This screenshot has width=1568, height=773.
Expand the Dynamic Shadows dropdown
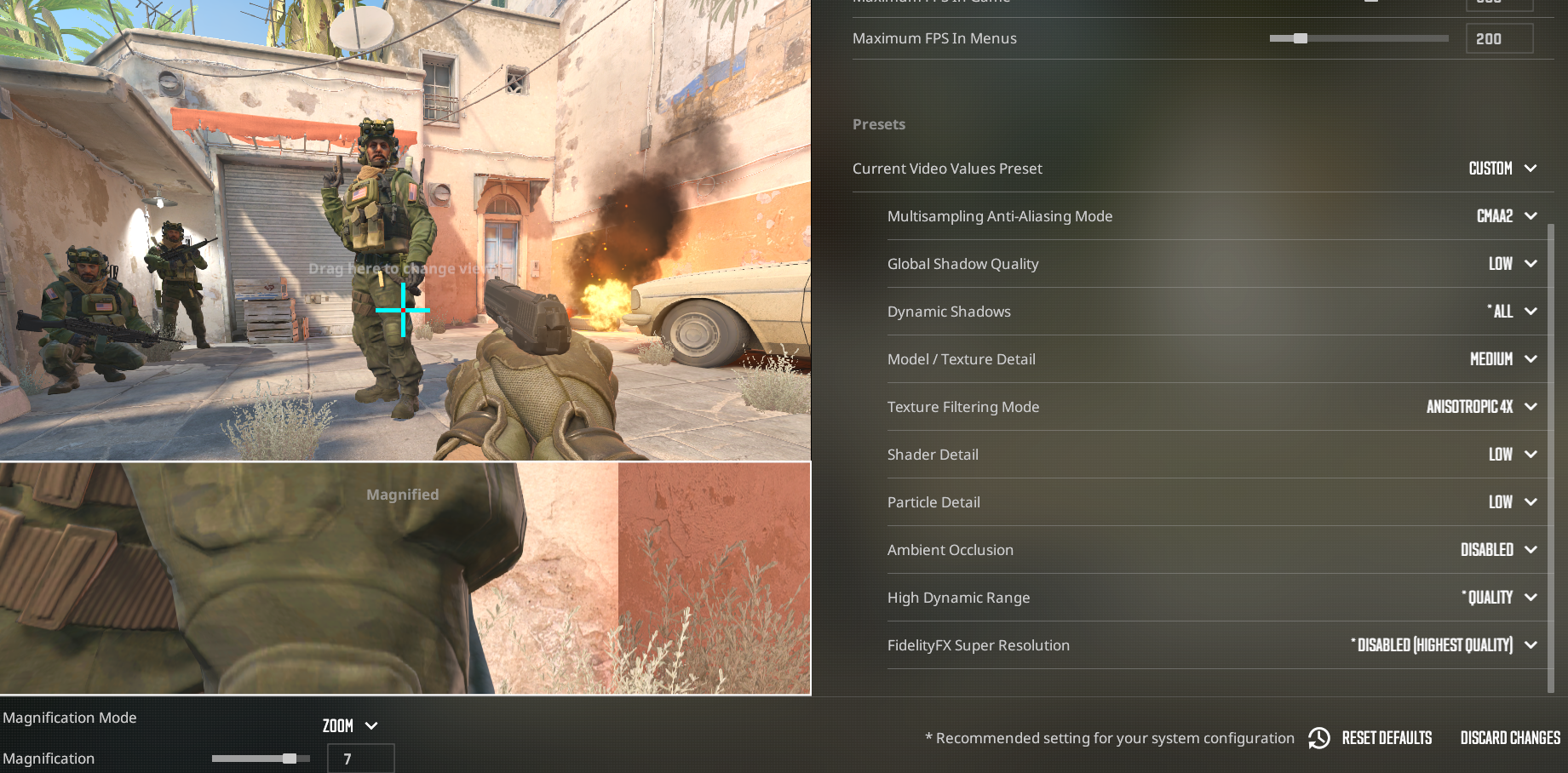[x=1511, y=312]
